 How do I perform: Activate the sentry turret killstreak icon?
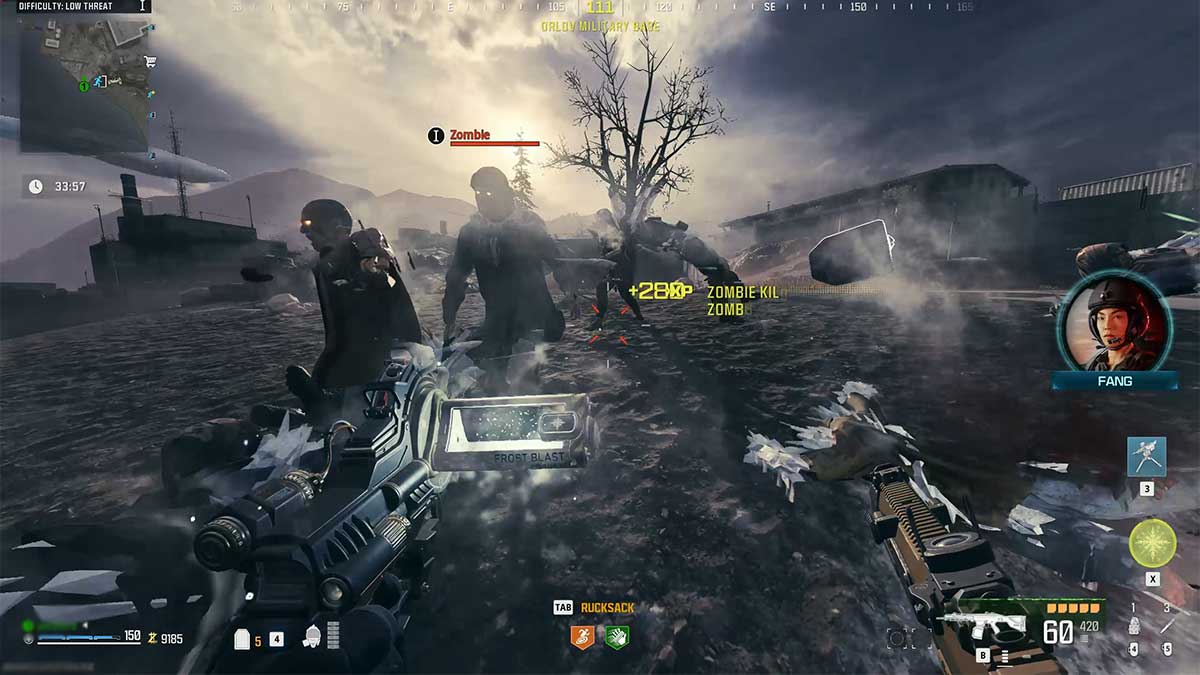(x=1146, y=456)
